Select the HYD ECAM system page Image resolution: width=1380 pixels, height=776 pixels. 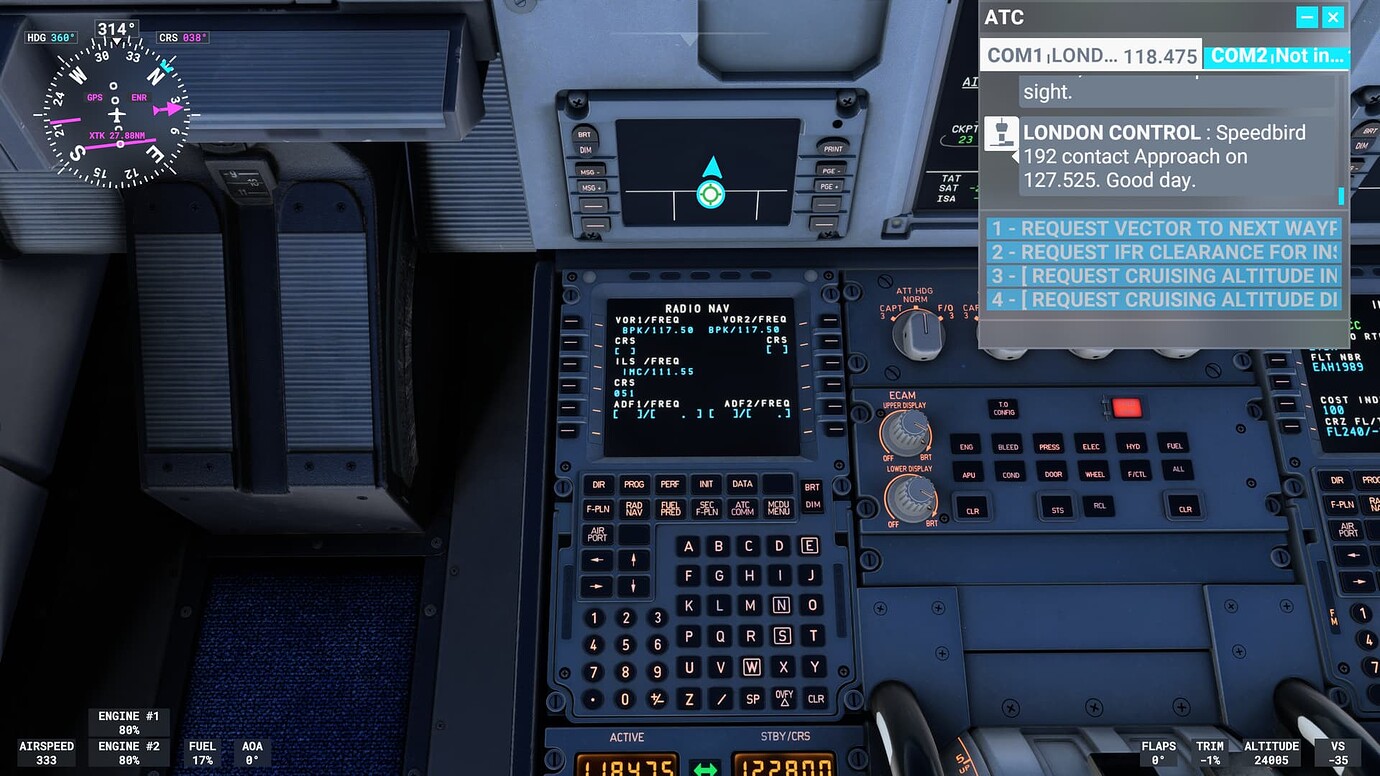coord(1133,446)
